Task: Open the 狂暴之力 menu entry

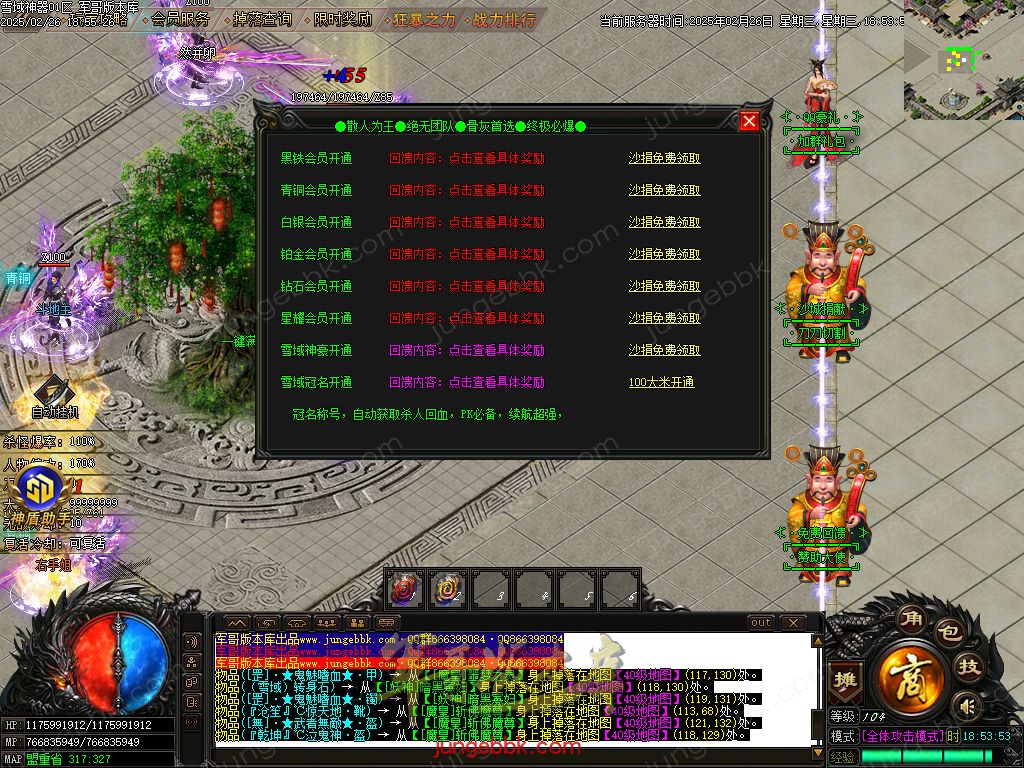Action: (x=423, y=19)
